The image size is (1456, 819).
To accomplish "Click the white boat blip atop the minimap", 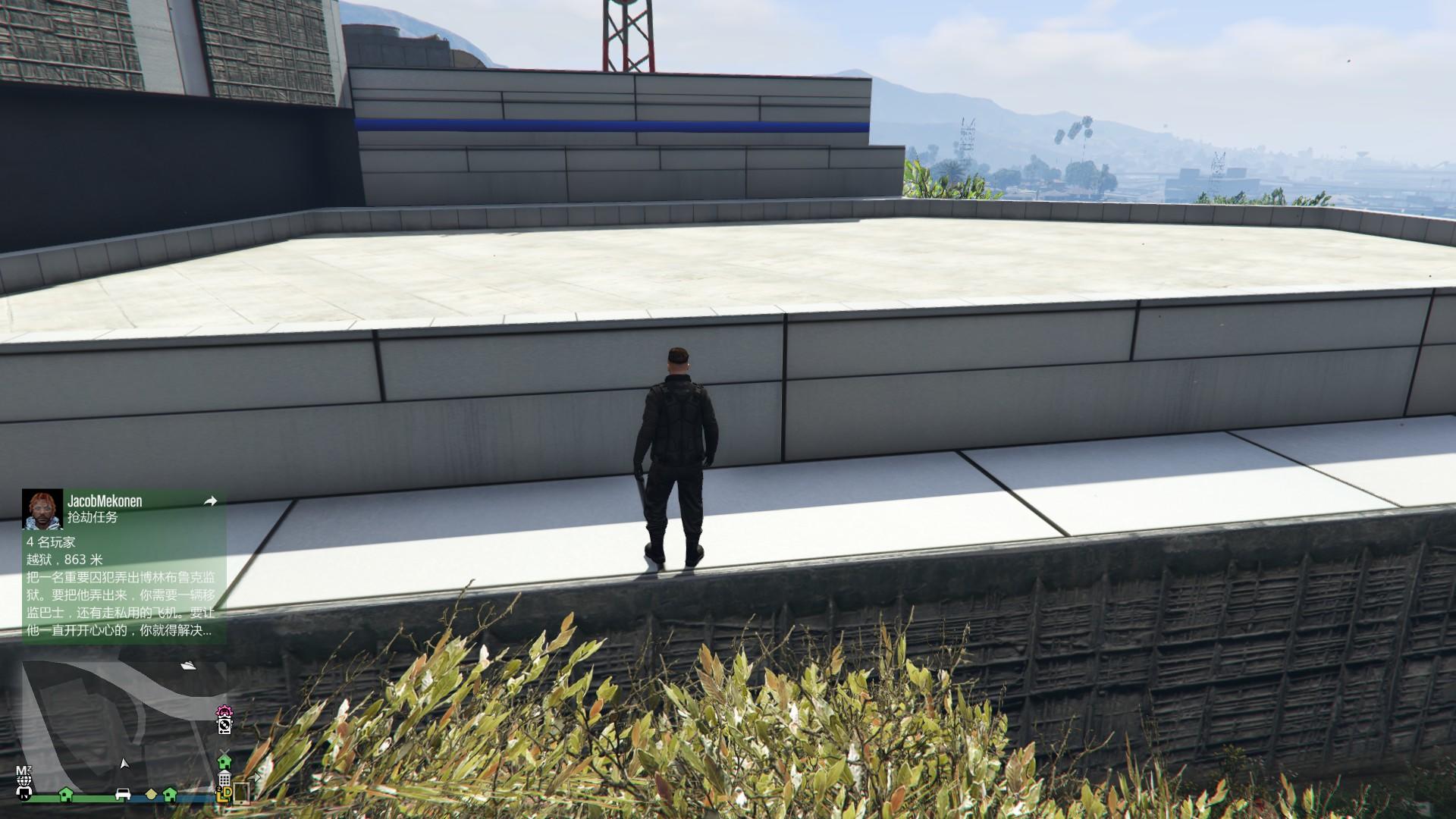I will click(x=188, y=666).
